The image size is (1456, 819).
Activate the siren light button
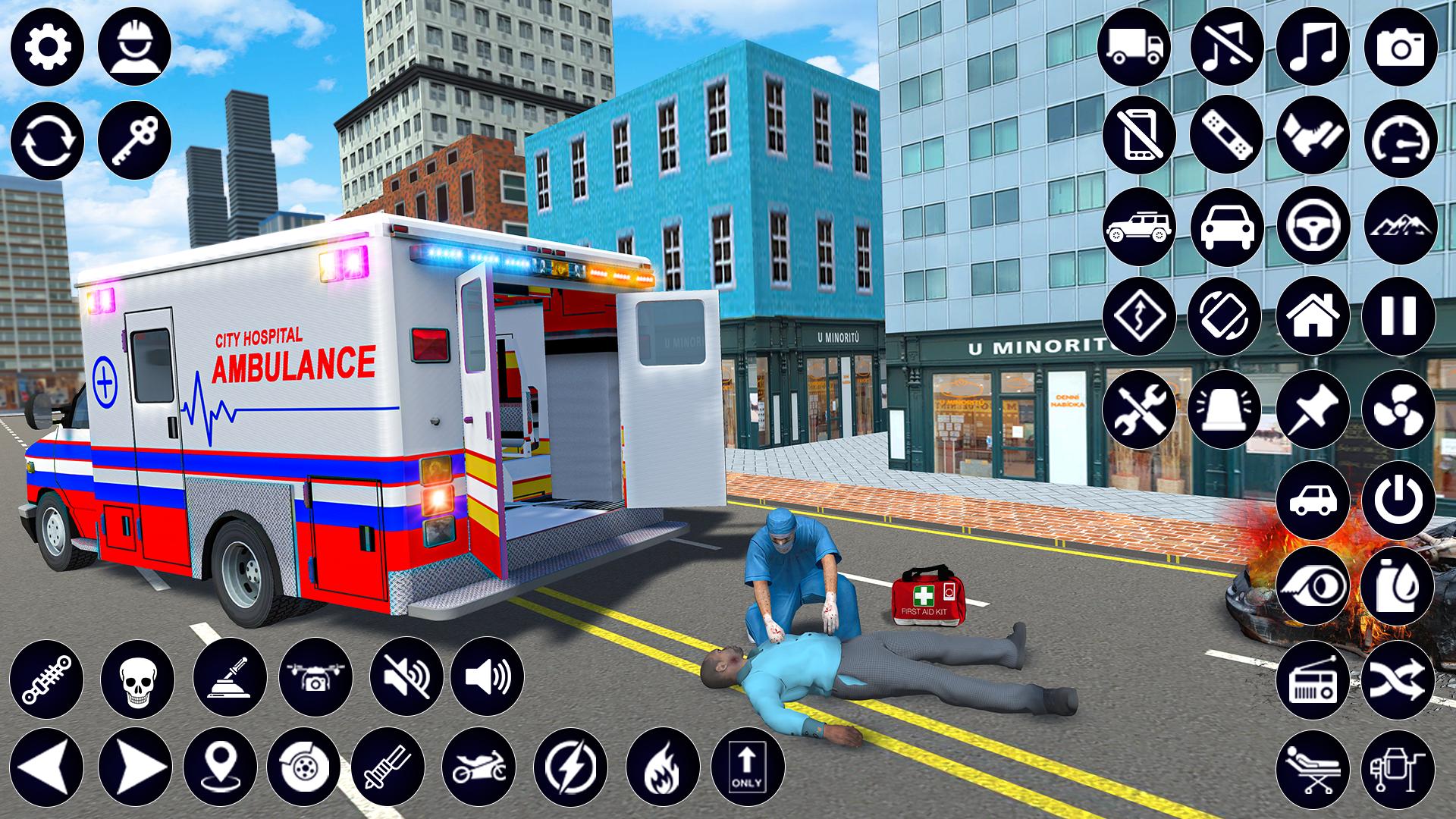point(1225,408)
